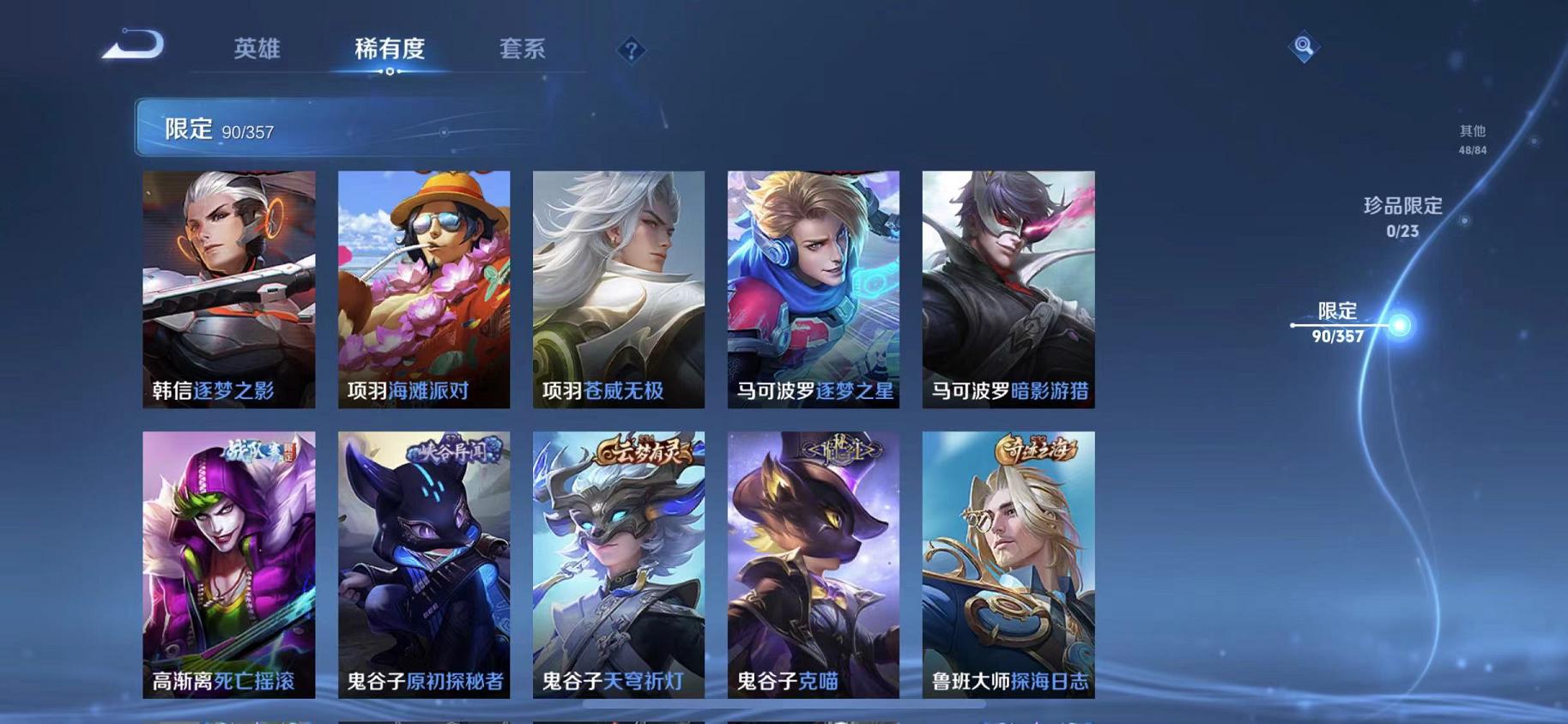The image size is (1568, 724).
Task: Open the question mark help icon
Action: 631,51
